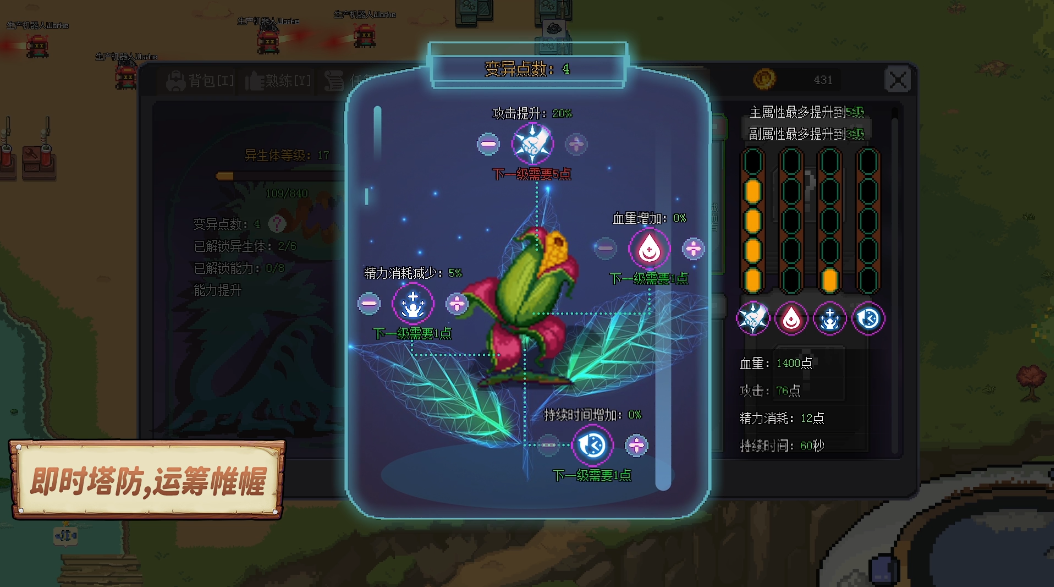This screenshot has height=587, width=1054.
Task: Select the stamina cost reduction icon
Action: point(413,303)
